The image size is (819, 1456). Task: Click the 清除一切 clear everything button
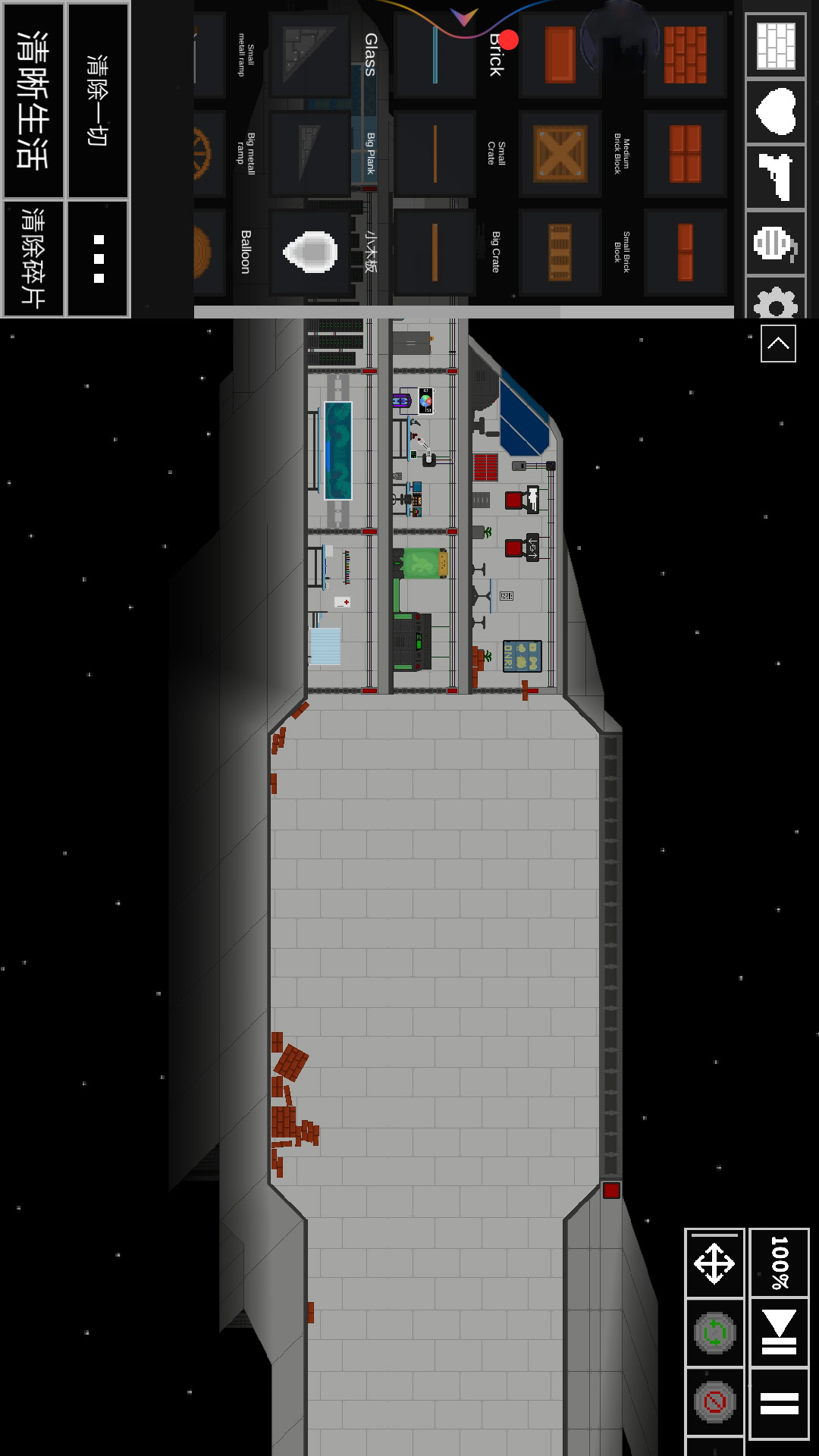pos(98,100)
